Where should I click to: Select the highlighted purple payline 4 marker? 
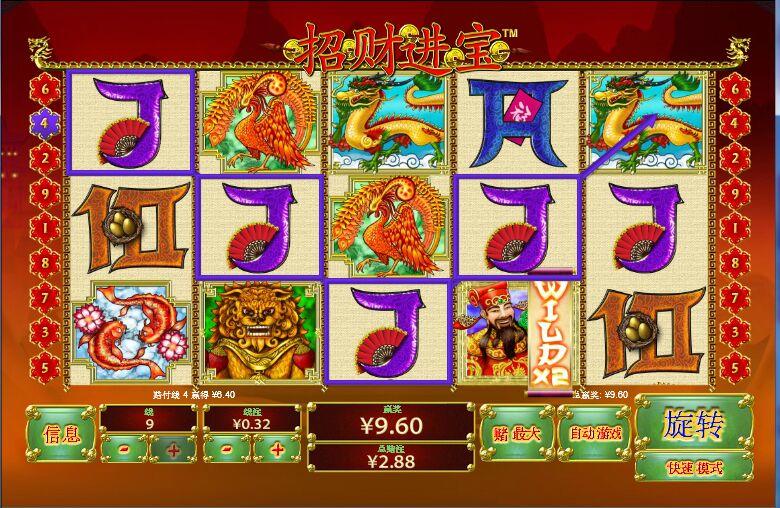pos(42,124)
